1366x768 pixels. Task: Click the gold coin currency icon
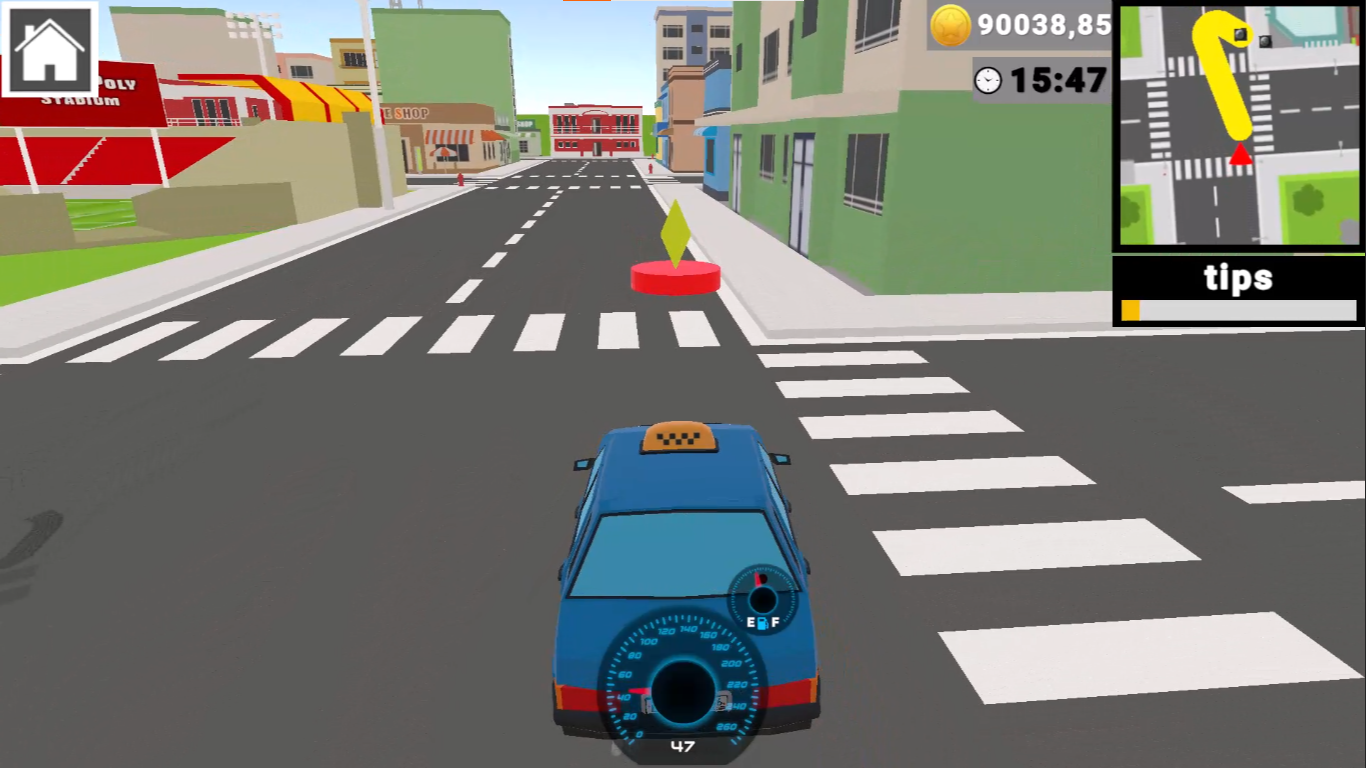point(950,25)
